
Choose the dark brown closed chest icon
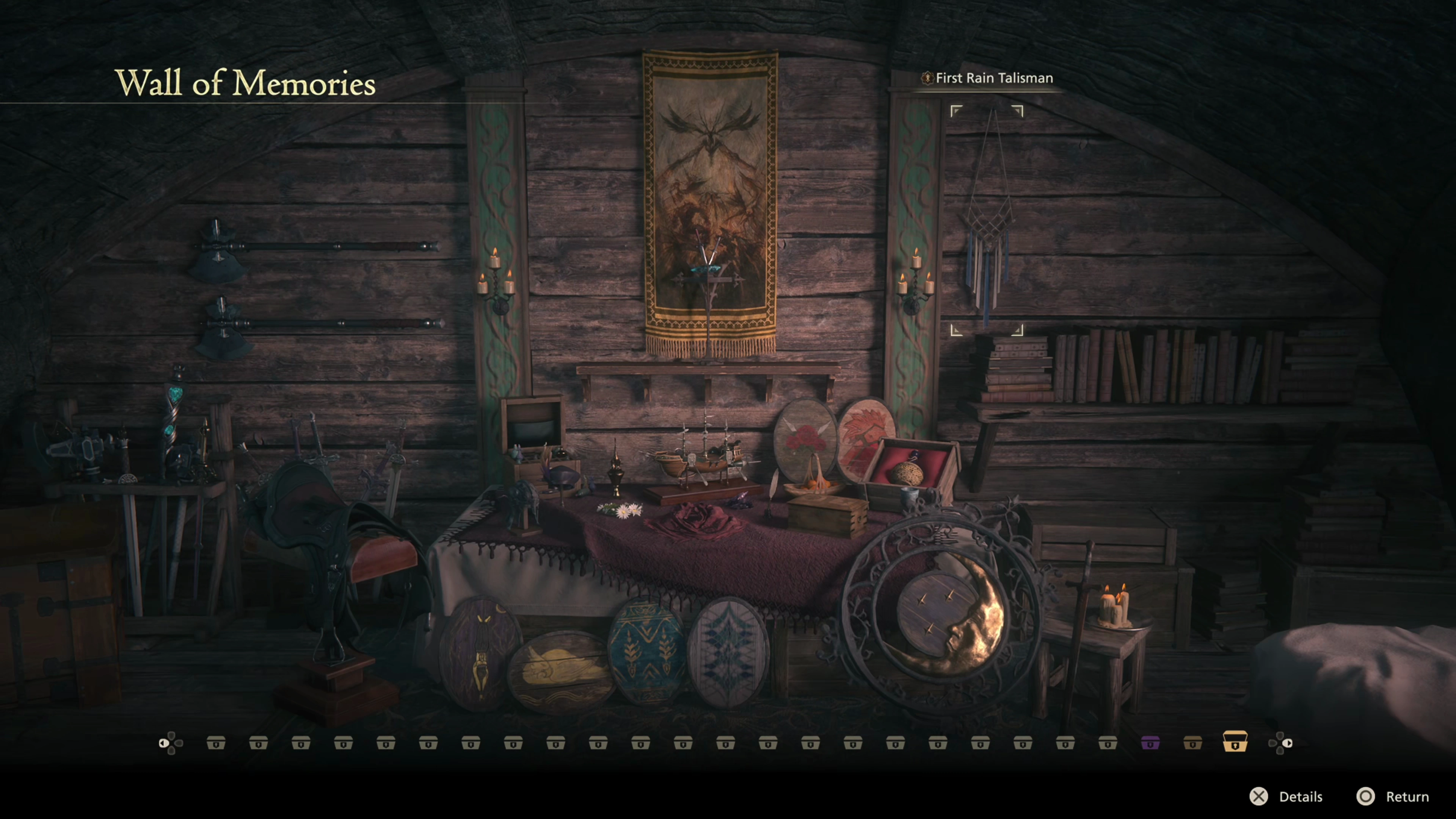pyautogui.click(x=1192, y=743)
